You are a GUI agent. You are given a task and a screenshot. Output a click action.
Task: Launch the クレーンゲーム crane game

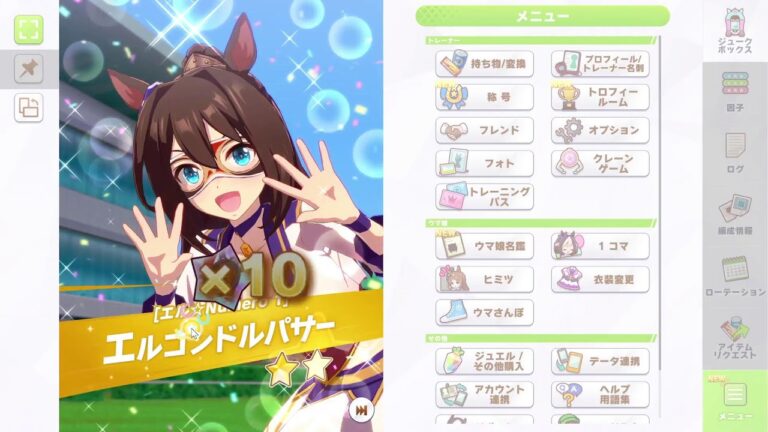click(600, 163)
